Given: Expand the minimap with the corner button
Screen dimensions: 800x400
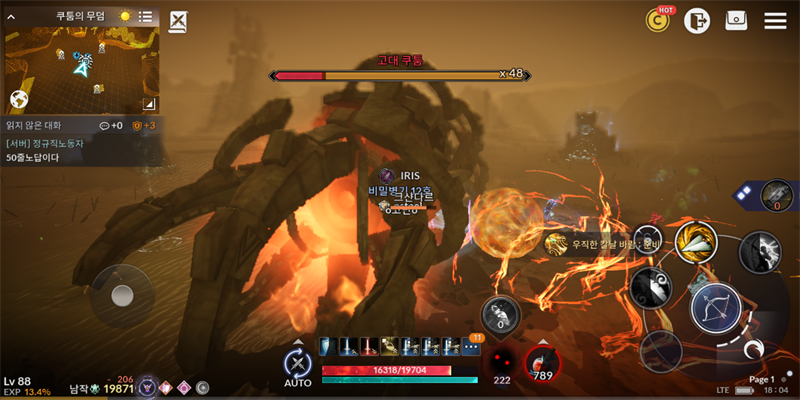Looking at the screenshot, I should [x=149, y=102].
